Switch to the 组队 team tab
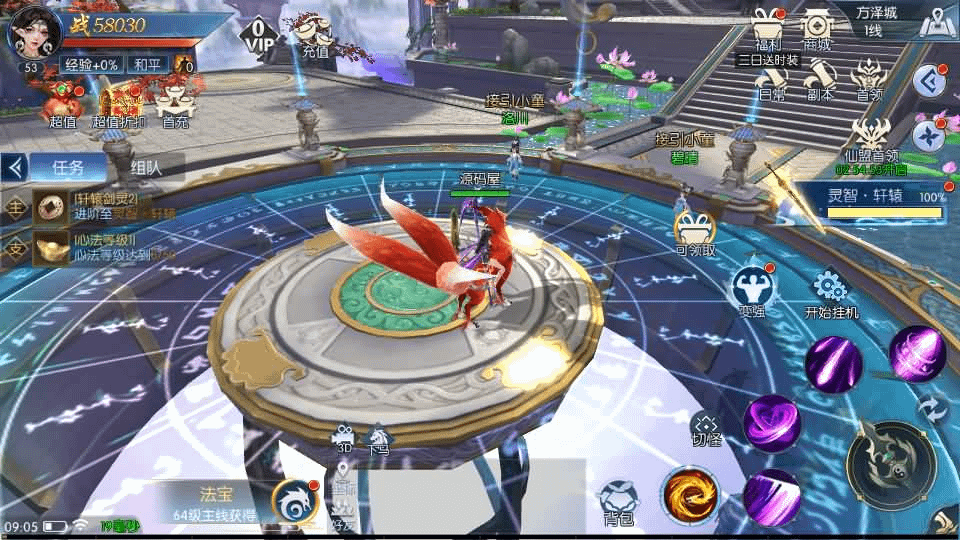The height and width of the screenshot is (540, 960). coord(145,167)
